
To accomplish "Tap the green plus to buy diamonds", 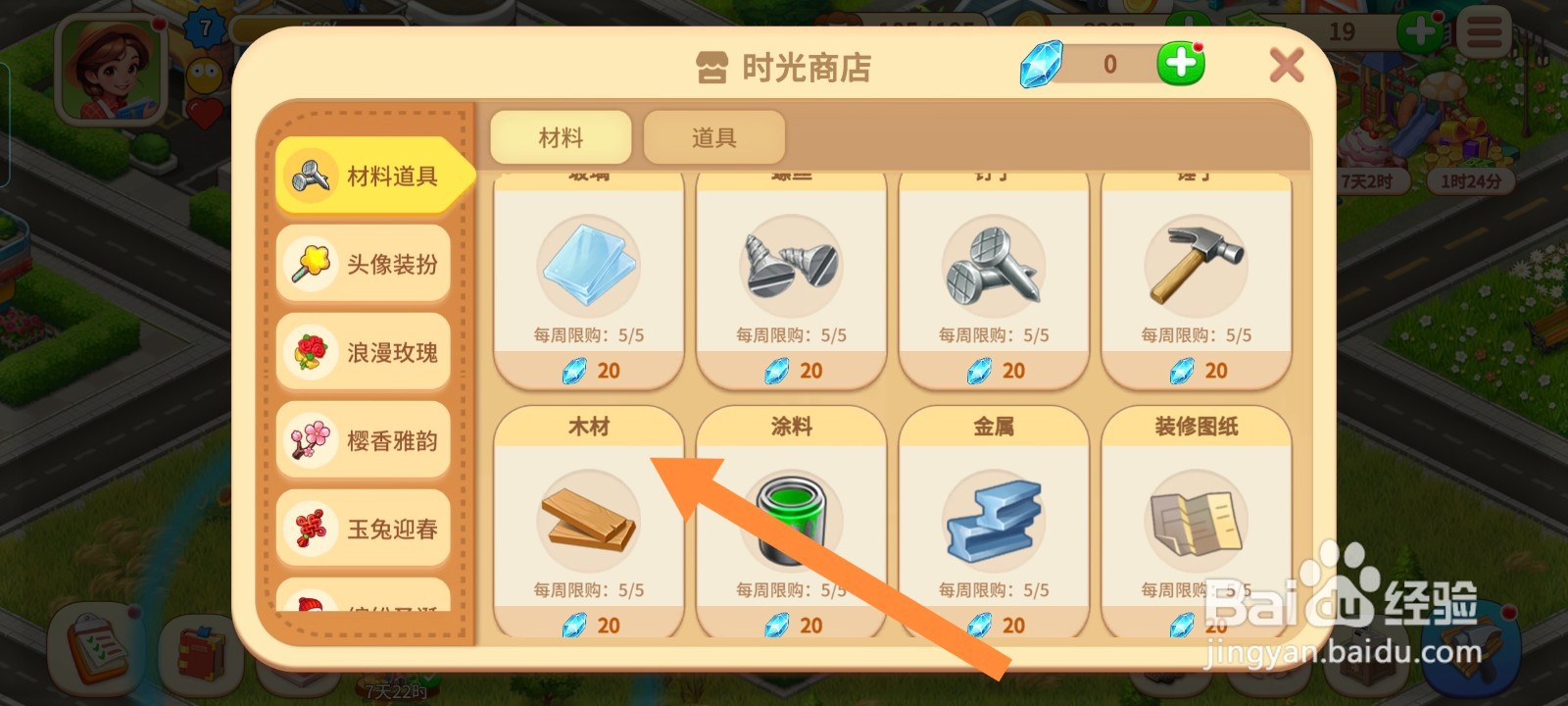I will click(1179, 63).
